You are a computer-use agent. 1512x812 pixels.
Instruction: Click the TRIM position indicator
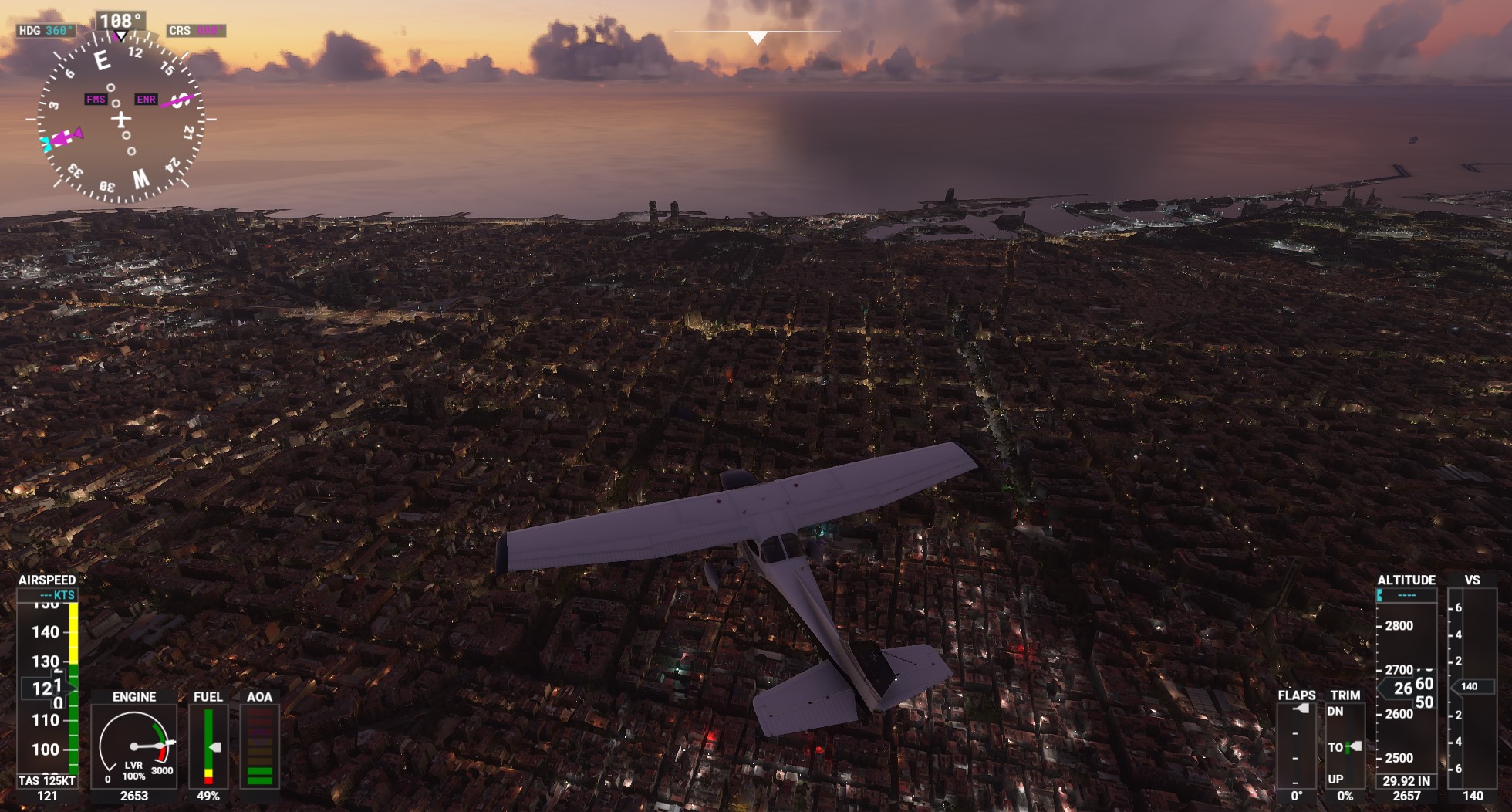[1345, 746]
